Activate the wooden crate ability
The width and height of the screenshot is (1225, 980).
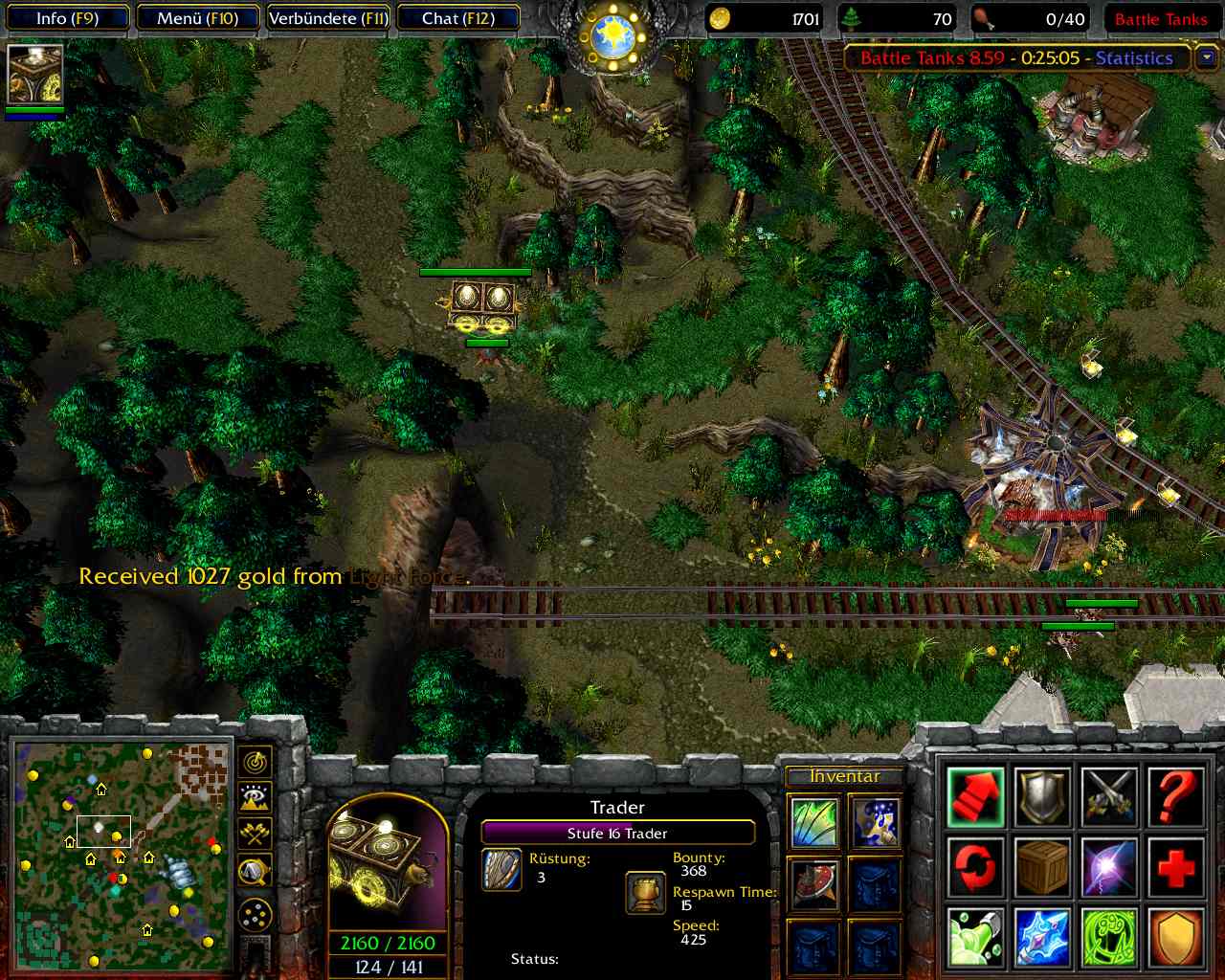[1042, 867]
